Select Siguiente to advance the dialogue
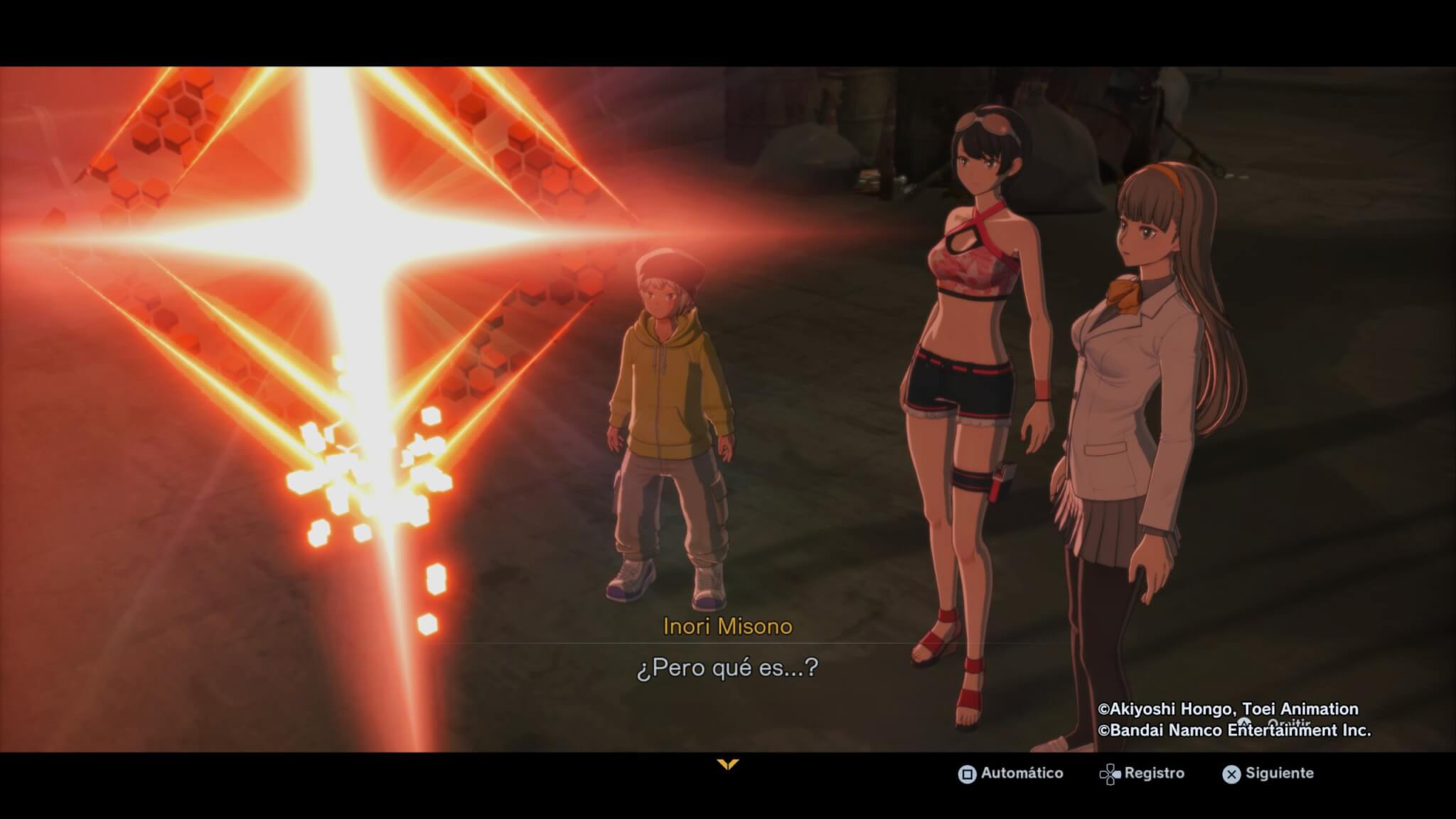The image size is (1456, 819). pyautogui.click(x=1268, y=773)
